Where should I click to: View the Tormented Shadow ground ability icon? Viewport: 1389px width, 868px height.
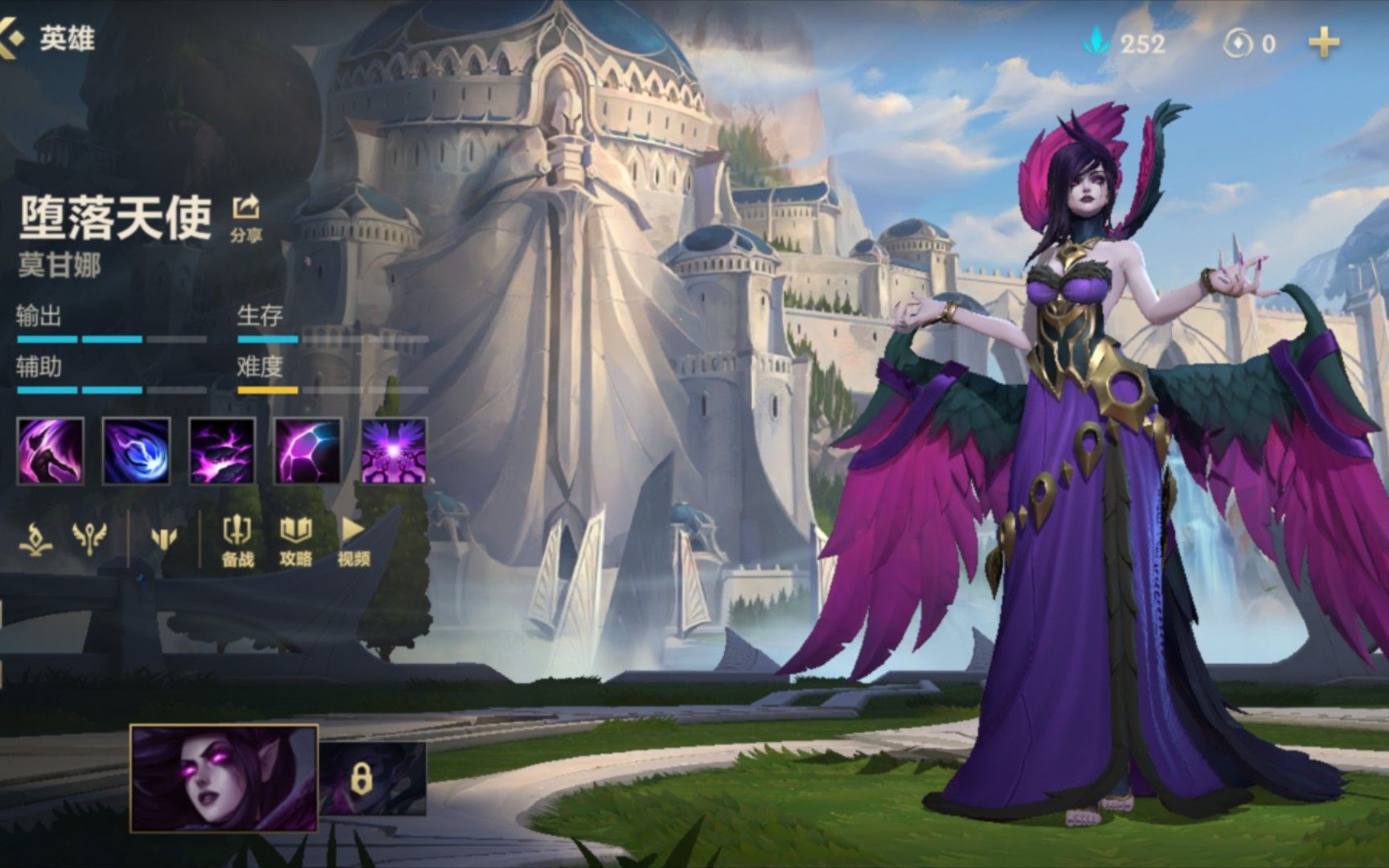point(222,451)
